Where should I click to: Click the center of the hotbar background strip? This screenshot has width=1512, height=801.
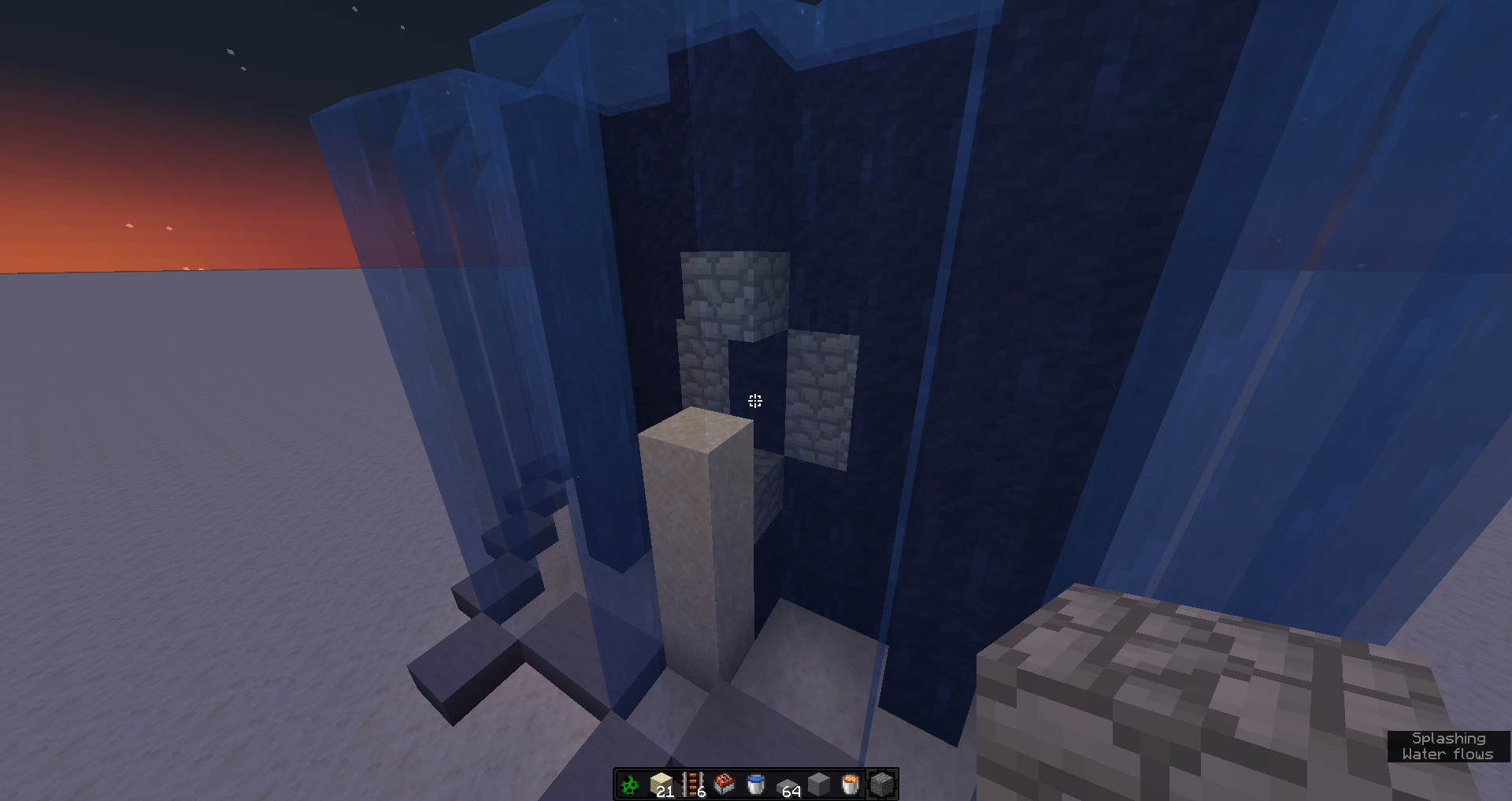coord(756,784)
